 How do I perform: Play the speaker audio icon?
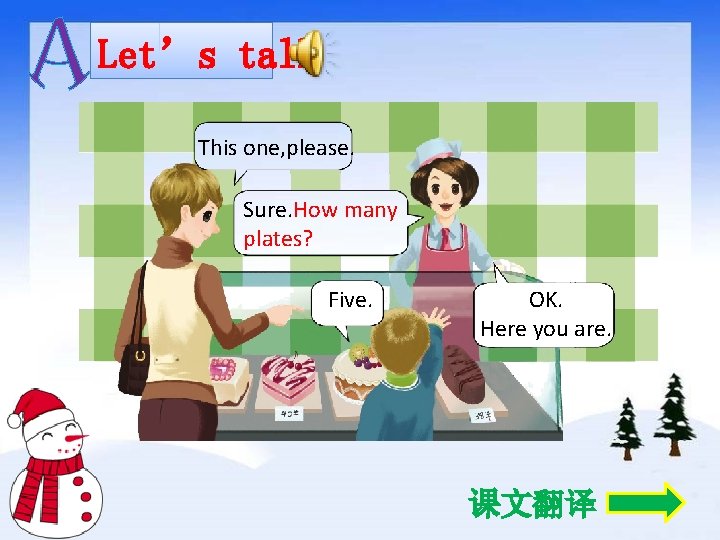point(311,53)
